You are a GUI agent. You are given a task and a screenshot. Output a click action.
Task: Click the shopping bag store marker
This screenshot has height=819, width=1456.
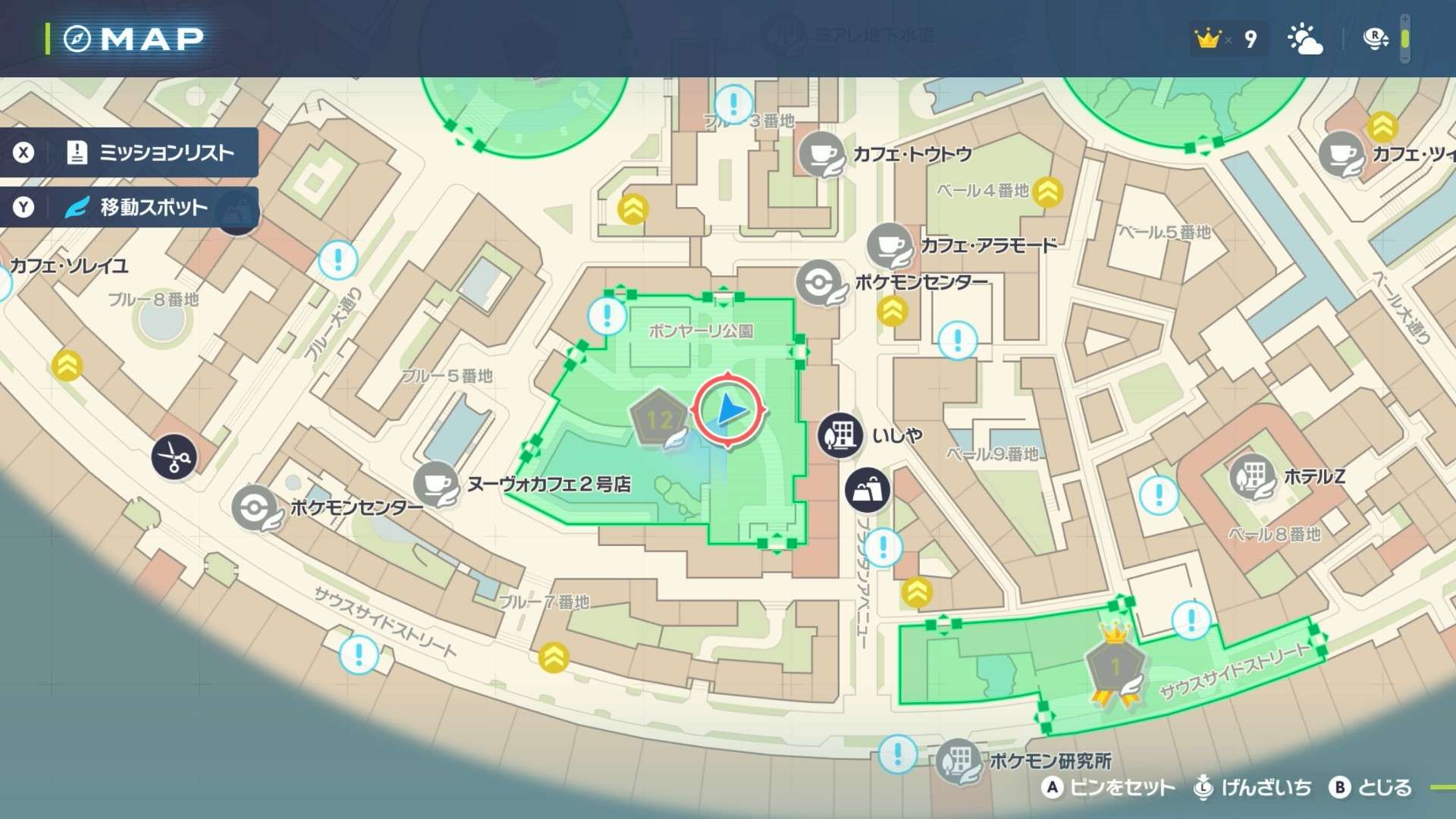(868, 489)
